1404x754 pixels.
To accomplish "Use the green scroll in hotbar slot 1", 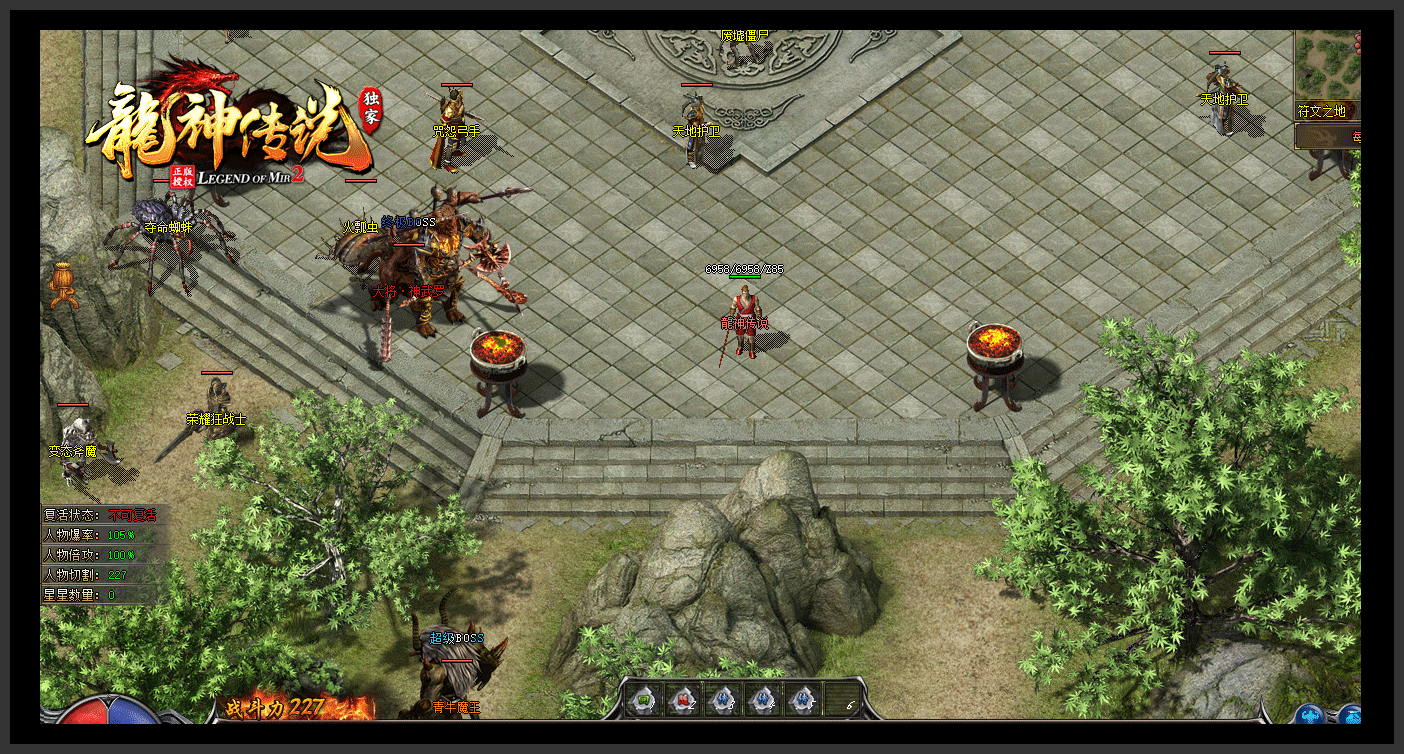I will pos(643,700).
